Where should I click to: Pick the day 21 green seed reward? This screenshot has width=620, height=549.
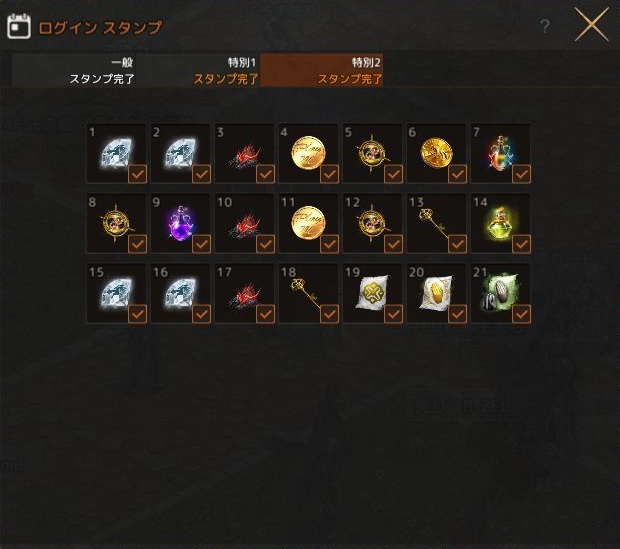pyautogui.click(x=501, y=293)
